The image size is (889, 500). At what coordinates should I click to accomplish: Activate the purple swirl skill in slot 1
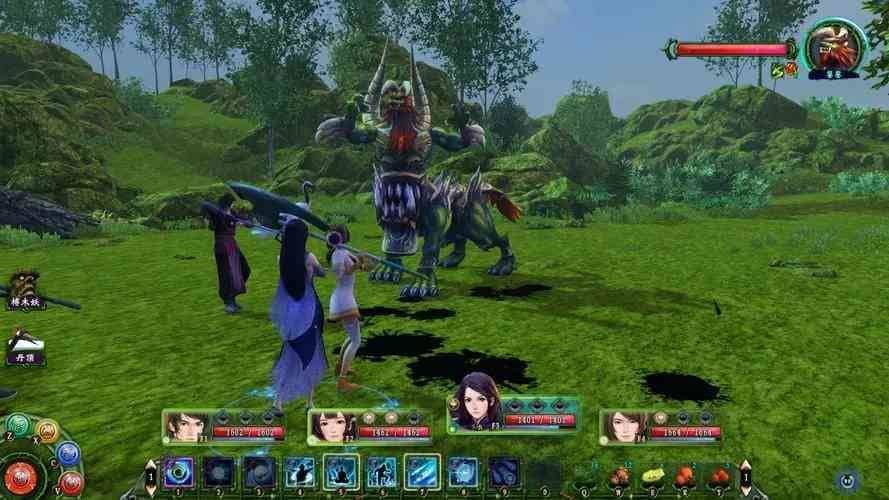[179, 472]
